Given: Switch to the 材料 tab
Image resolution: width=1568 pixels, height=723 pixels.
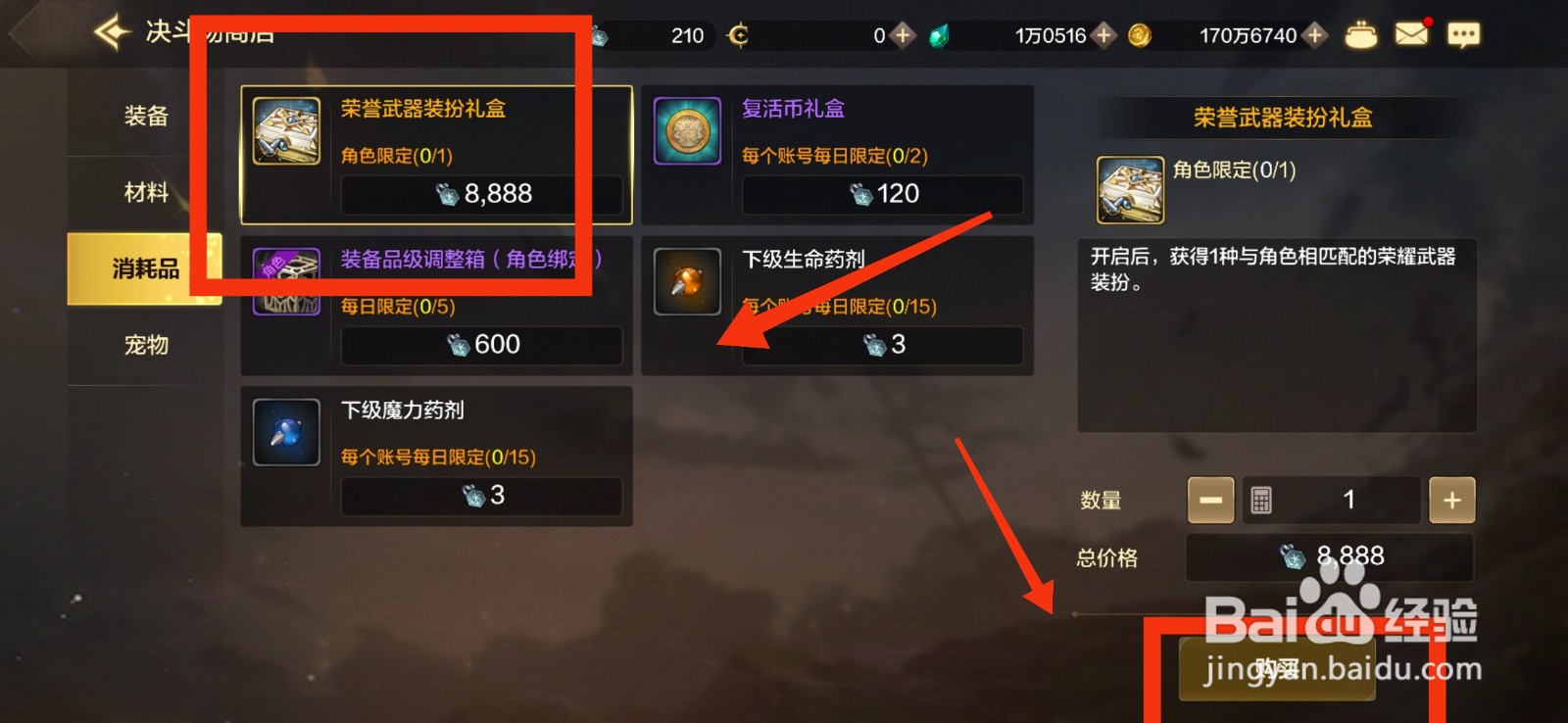Looking at the screenshot, I should (x=145, y=191).
